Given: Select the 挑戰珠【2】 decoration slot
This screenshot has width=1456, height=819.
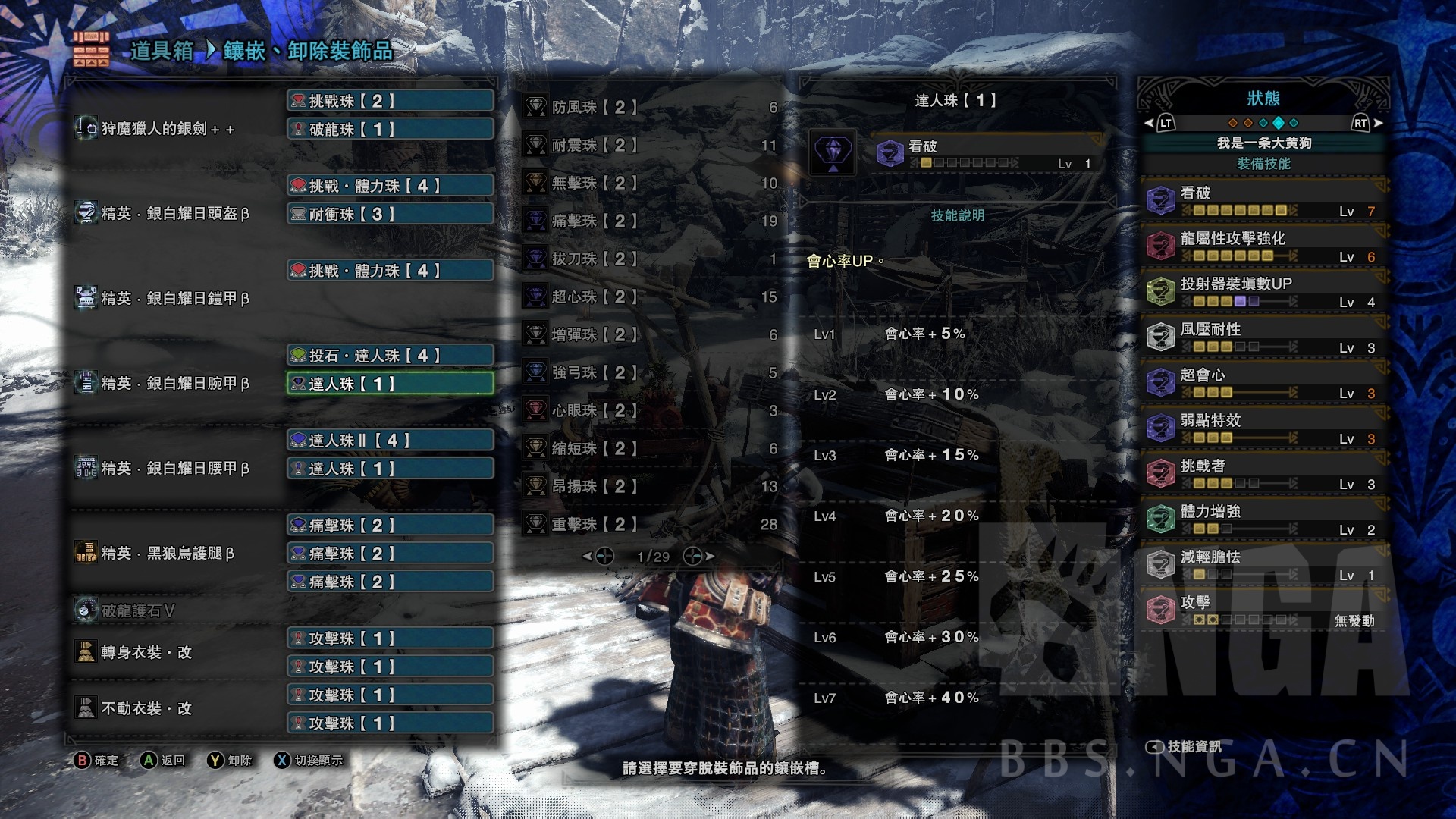Looking at the screenshot, I should point(390,101).
